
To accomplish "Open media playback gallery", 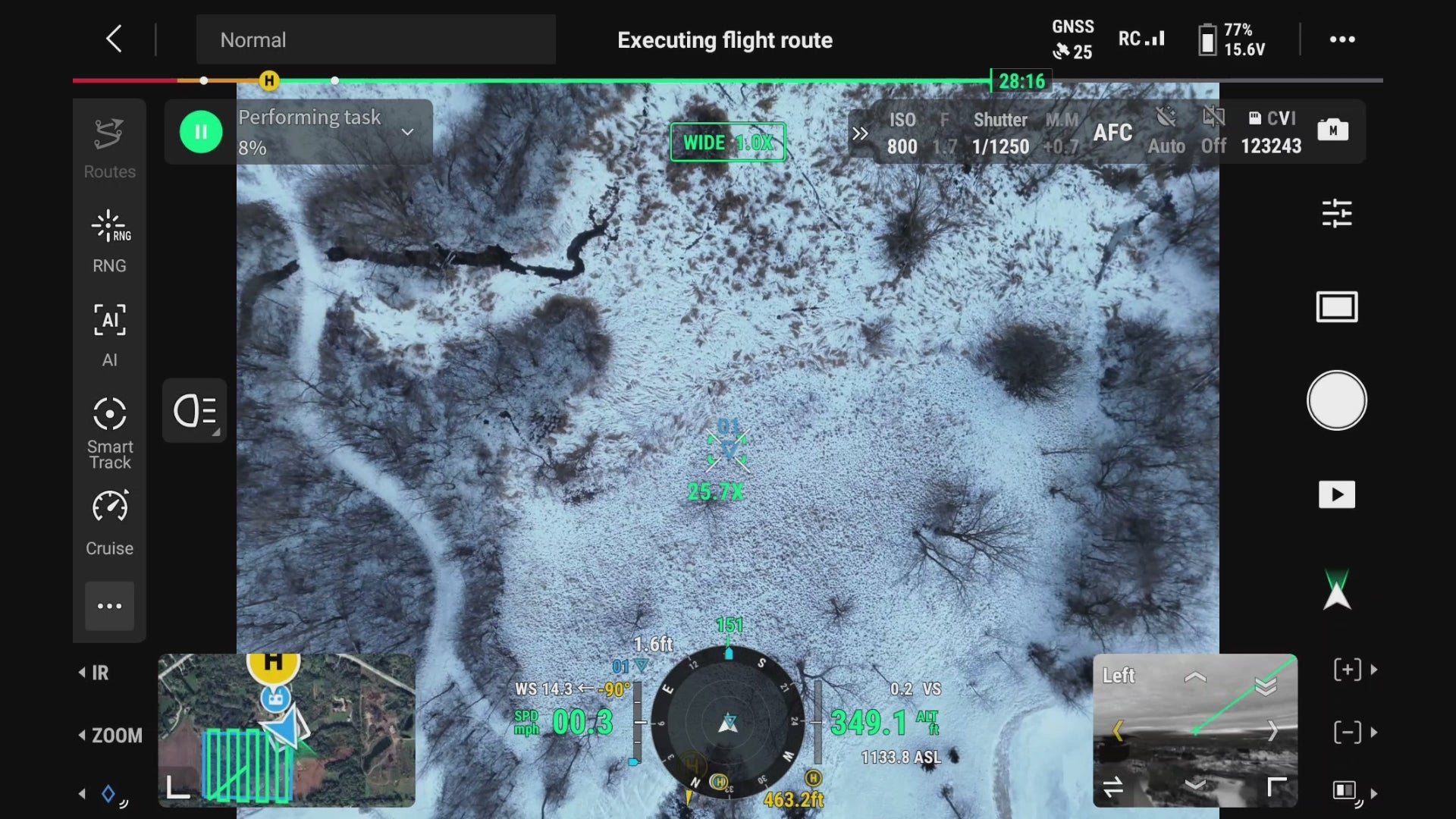I will tap(1336, 494).
